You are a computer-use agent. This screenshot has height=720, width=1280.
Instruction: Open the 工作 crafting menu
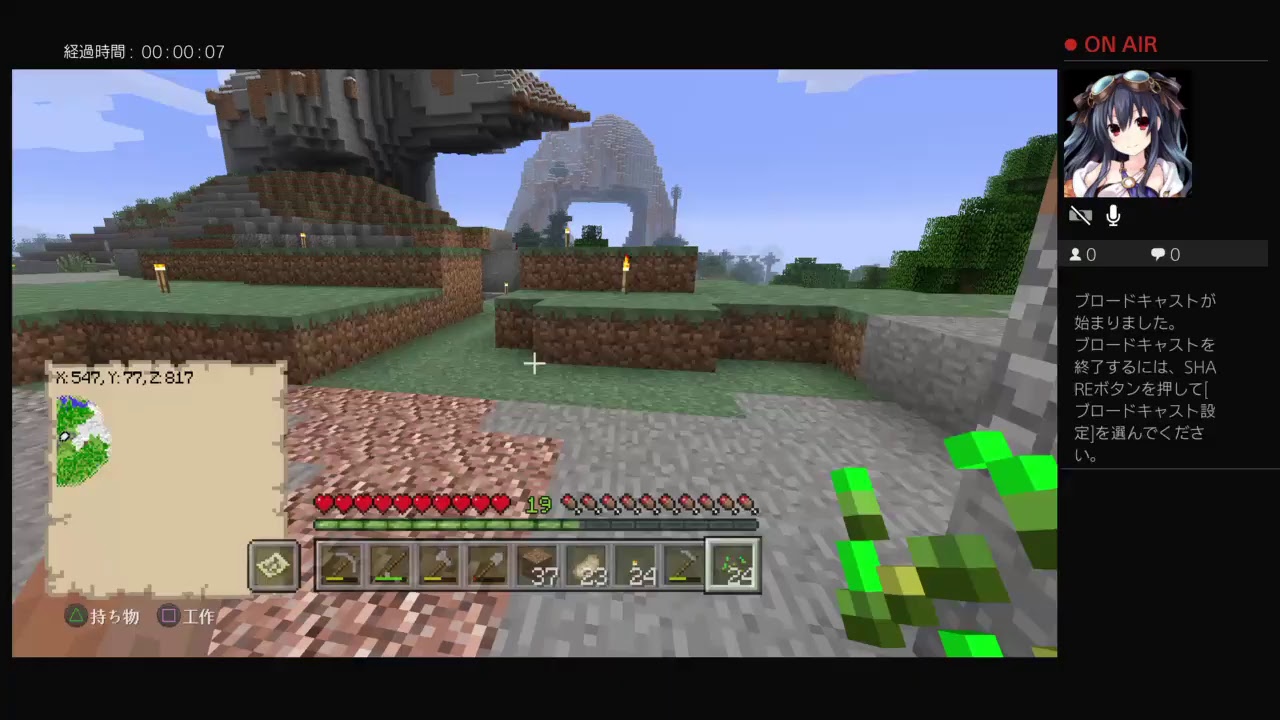point(198,616)
